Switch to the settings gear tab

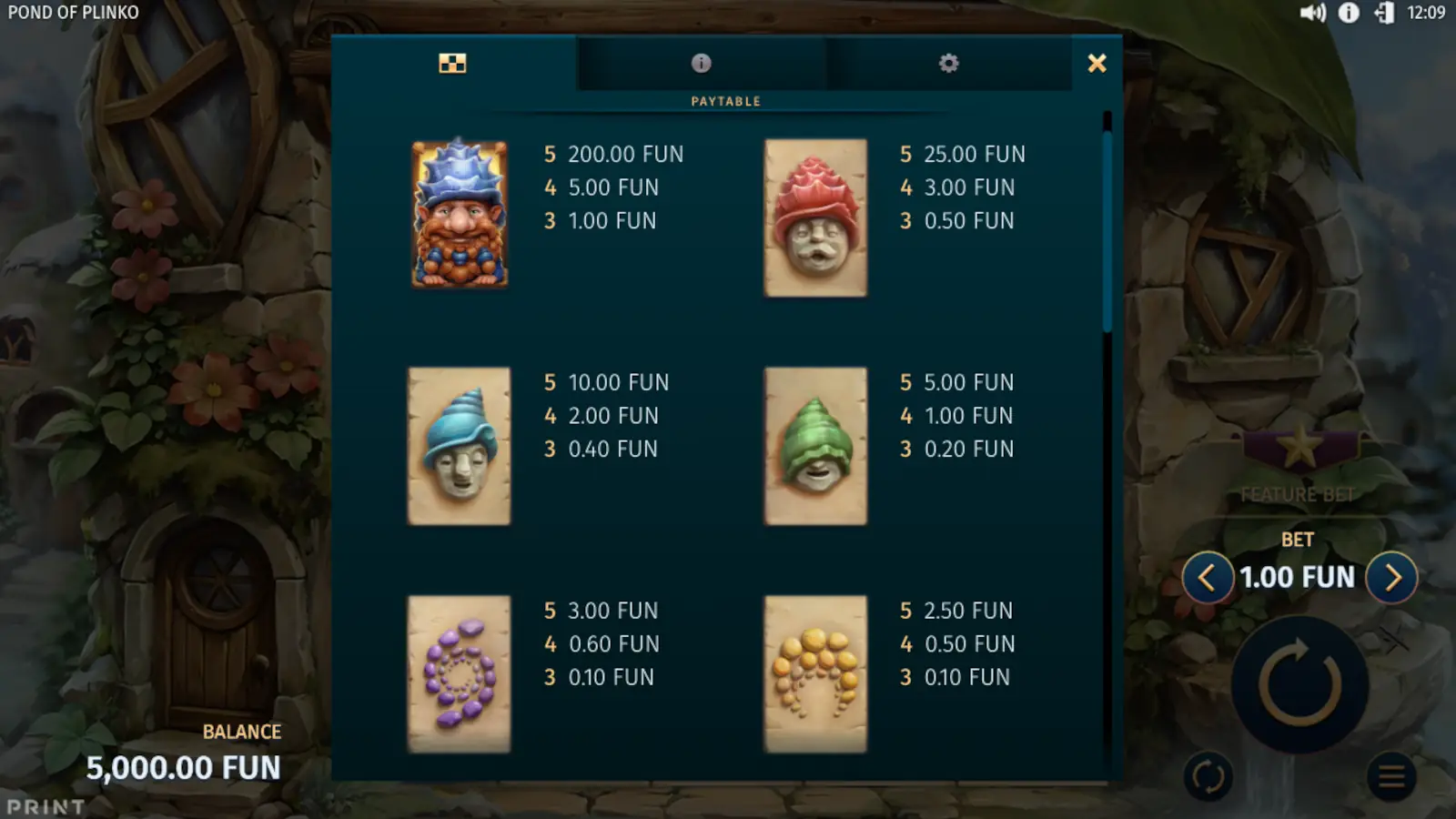click(948, 63)
